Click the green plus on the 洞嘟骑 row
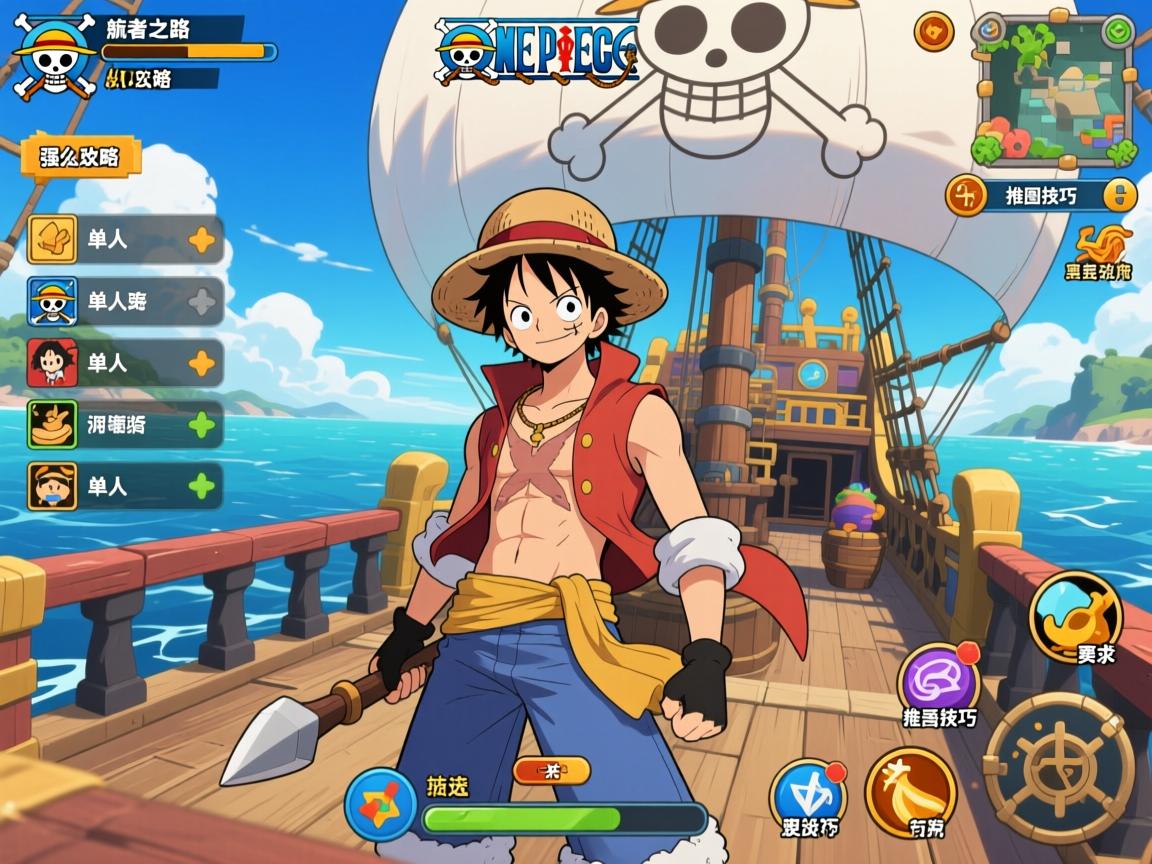 tap(202, 425)
